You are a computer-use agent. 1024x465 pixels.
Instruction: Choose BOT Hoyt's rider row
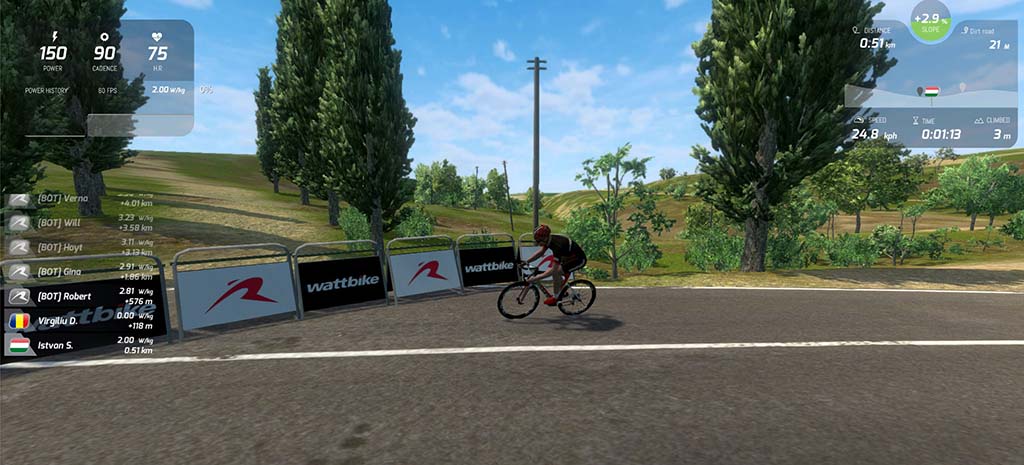tap(82, 247)
